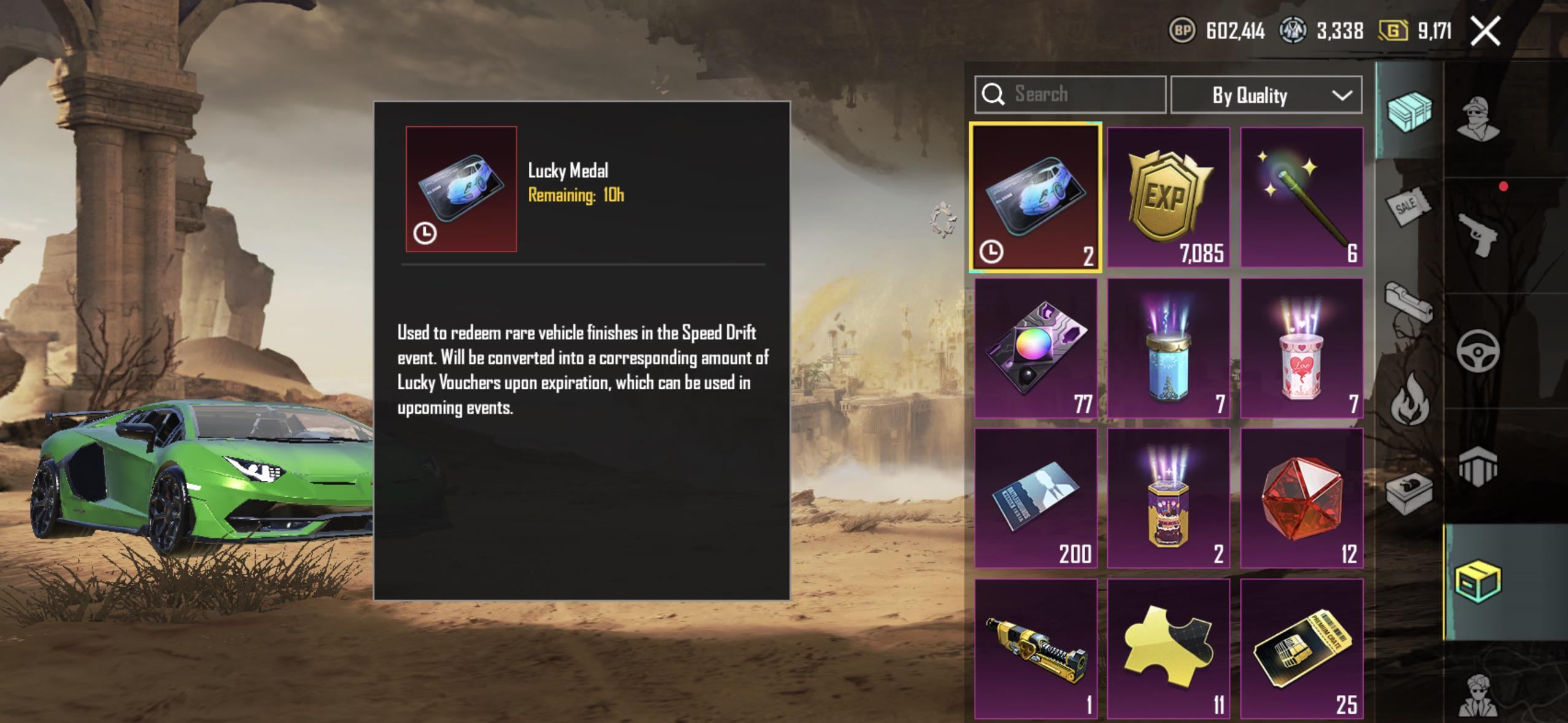Select the Premium Crate coupon ticket

coord(1301,648)
